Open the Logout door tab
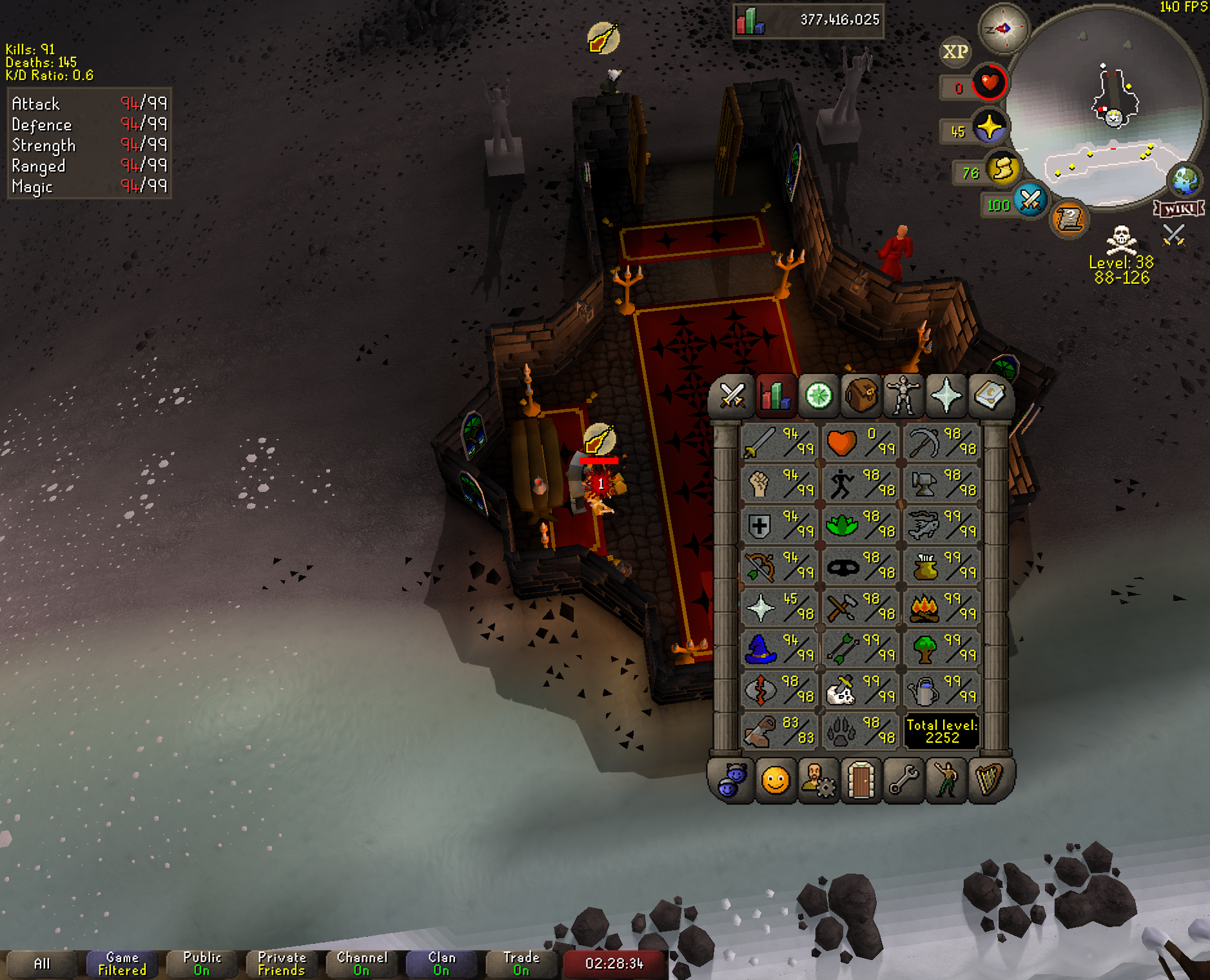The image size is (1210, 980). point(861,781)
